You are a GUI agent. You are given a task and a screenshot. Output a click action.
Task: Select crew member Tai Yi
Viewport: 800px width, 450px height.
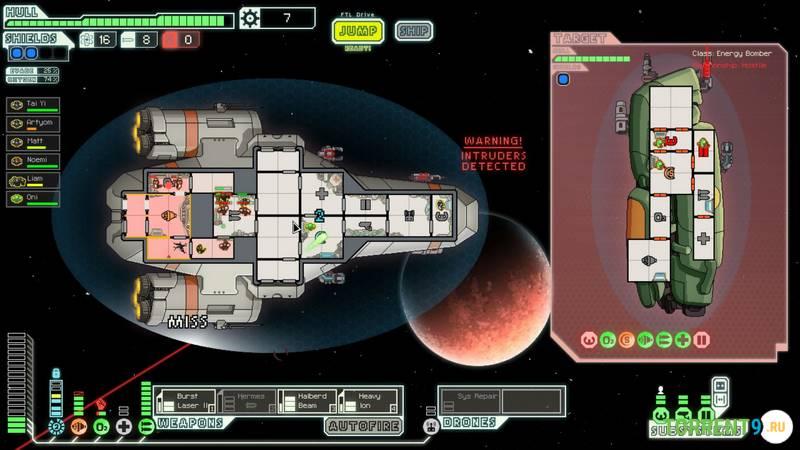[34, 105]
